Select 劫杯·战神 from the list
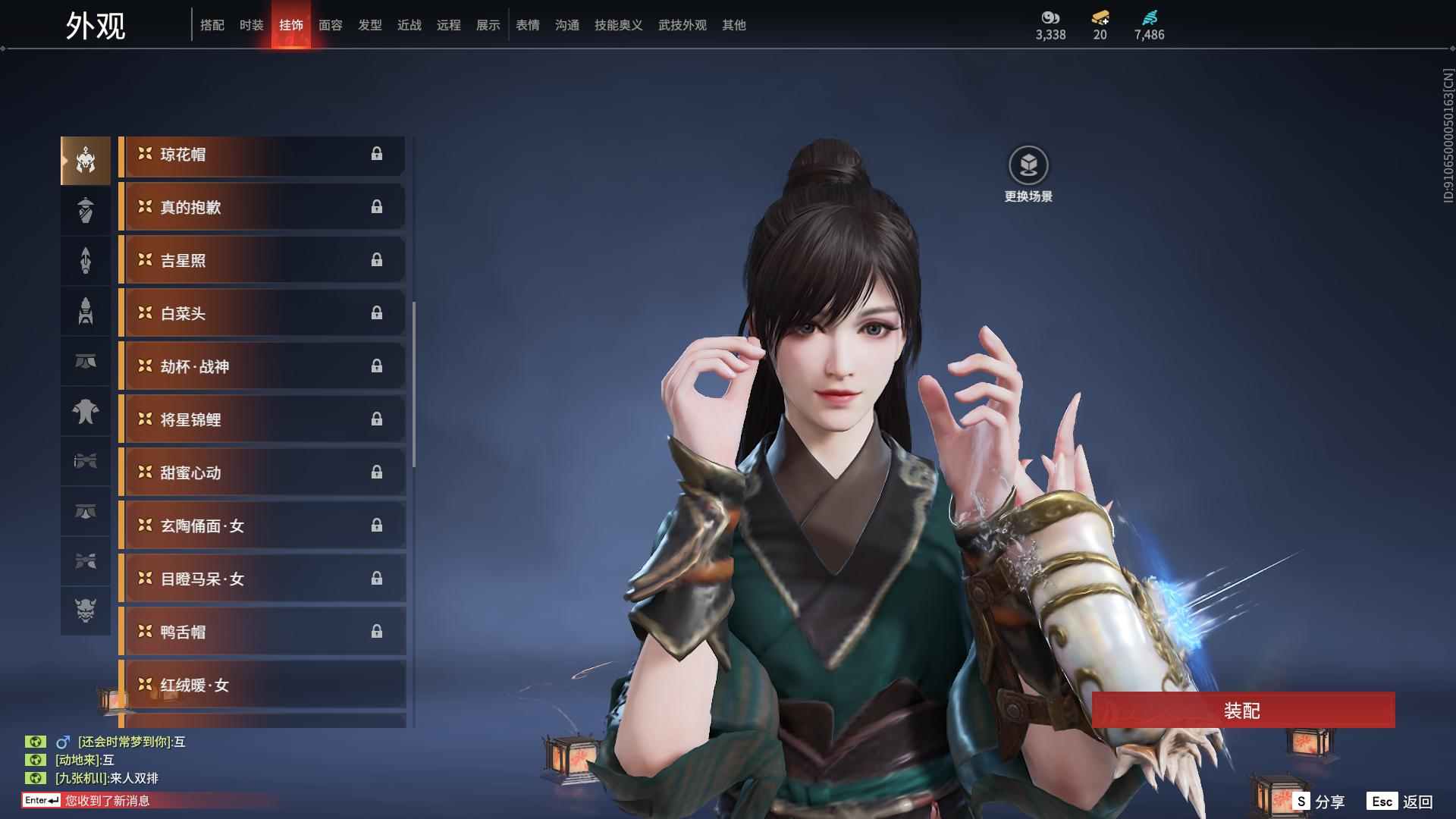 pyautogui.click(x=262, y=367)
